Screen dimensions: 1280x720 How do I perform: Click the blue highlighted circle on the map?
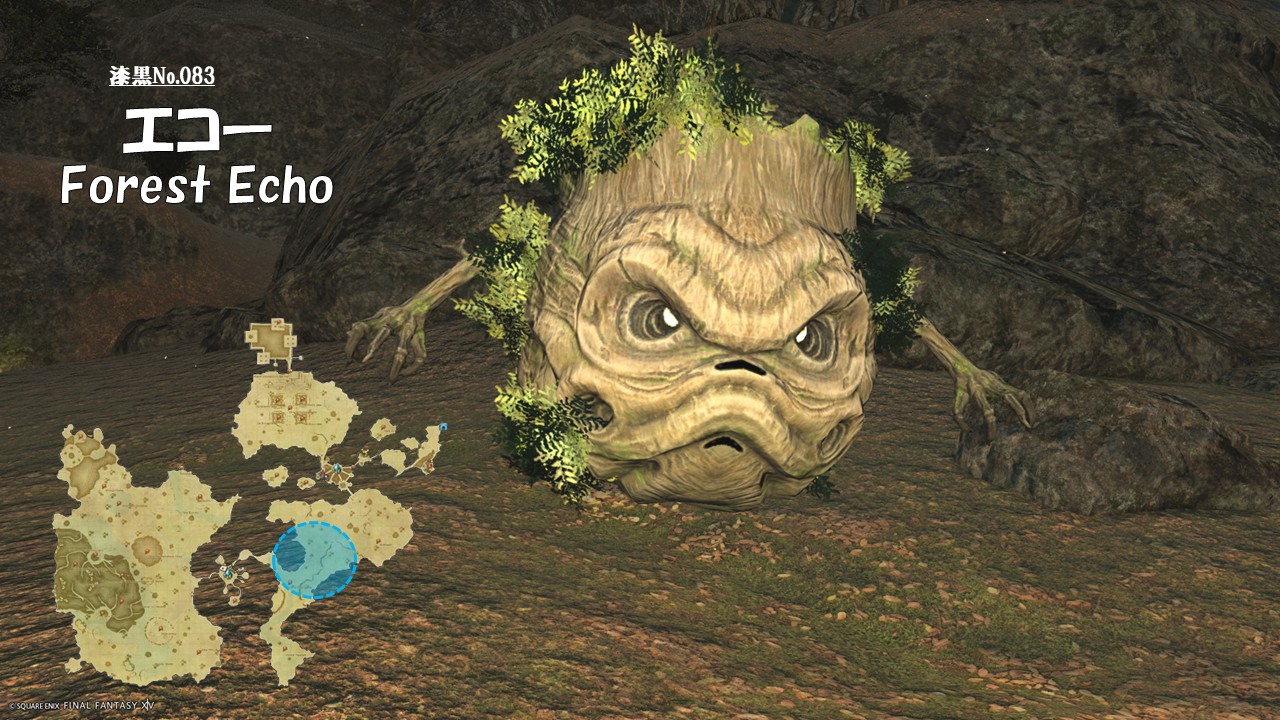pyautogui.click(x=314, y=560)
